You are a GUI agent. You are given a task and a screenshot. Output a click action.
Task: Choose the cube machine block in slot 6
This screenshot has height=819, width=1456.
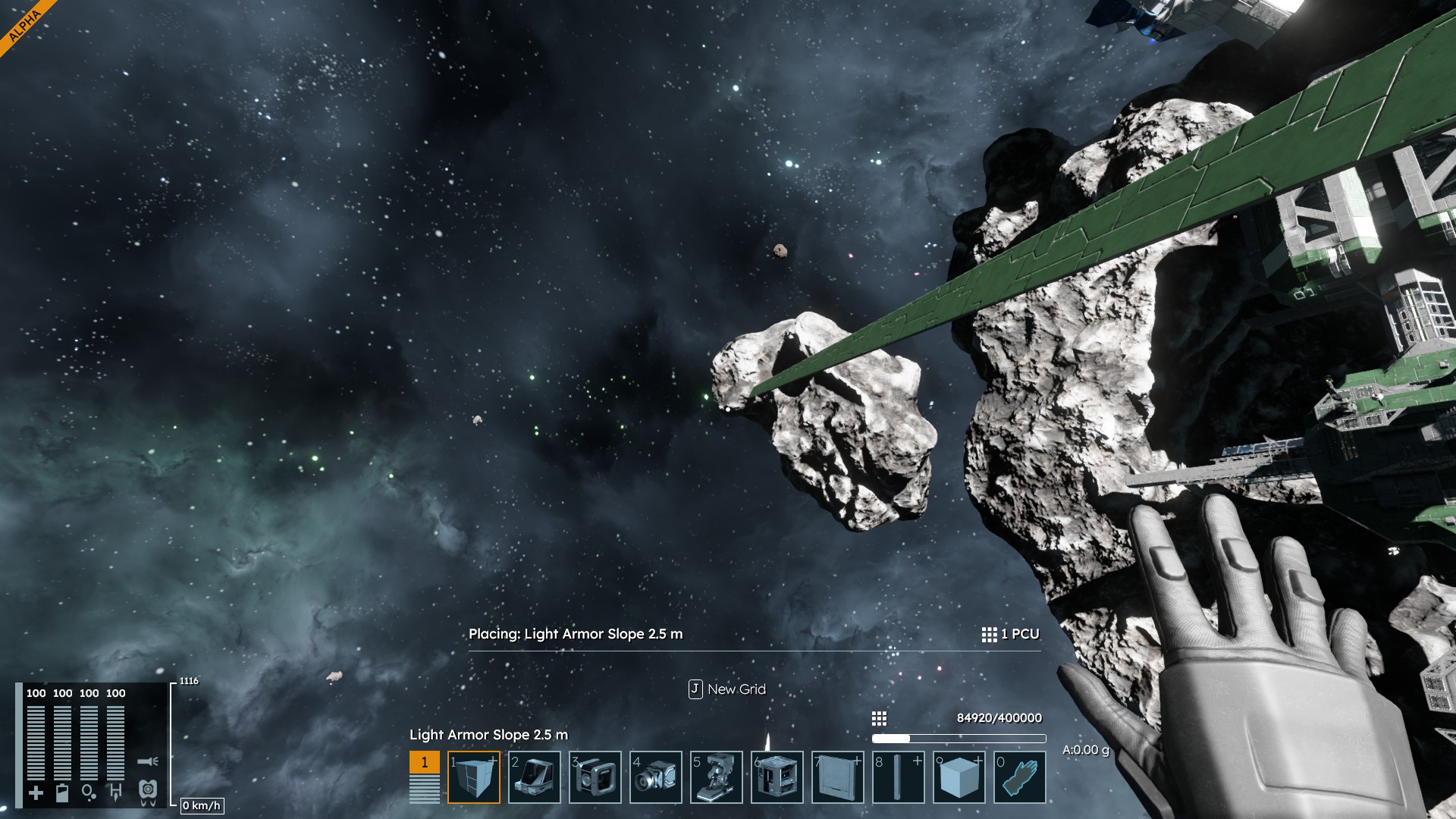coord(777,777)
